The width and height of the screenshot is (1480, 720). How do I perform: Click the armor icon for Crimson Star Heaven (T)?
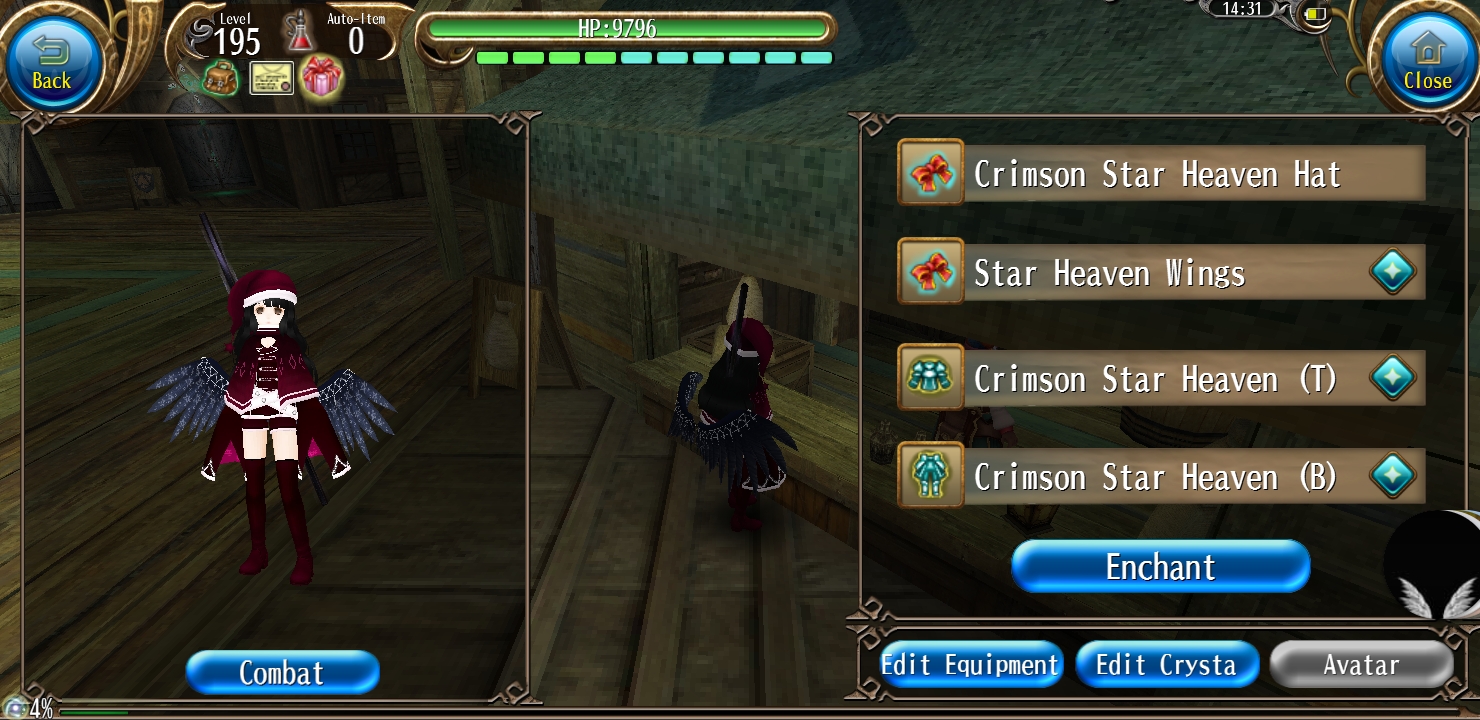tap(930, 377)
